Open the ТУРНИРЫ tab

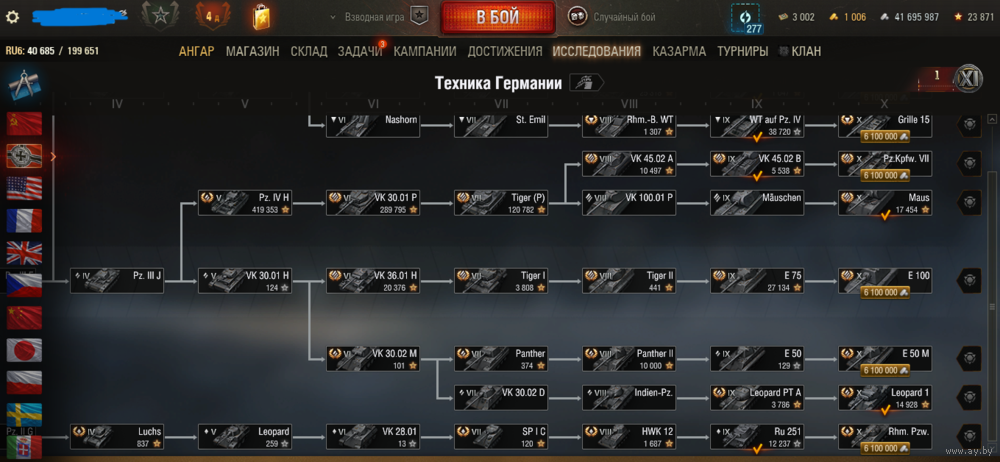(742, 52)
